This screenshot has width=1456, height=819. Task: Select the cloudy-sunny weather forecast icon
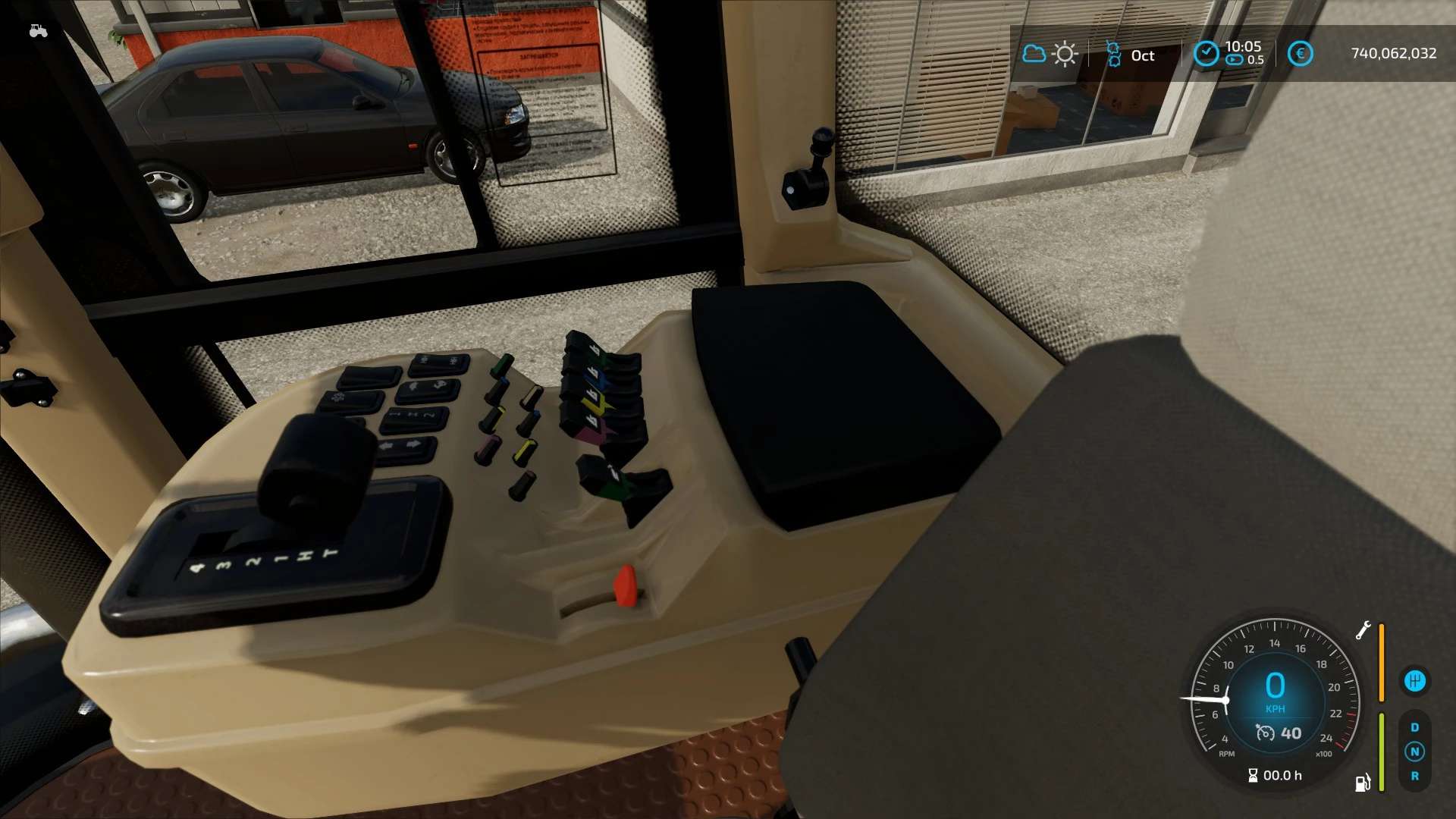(x=1050, y=54)
